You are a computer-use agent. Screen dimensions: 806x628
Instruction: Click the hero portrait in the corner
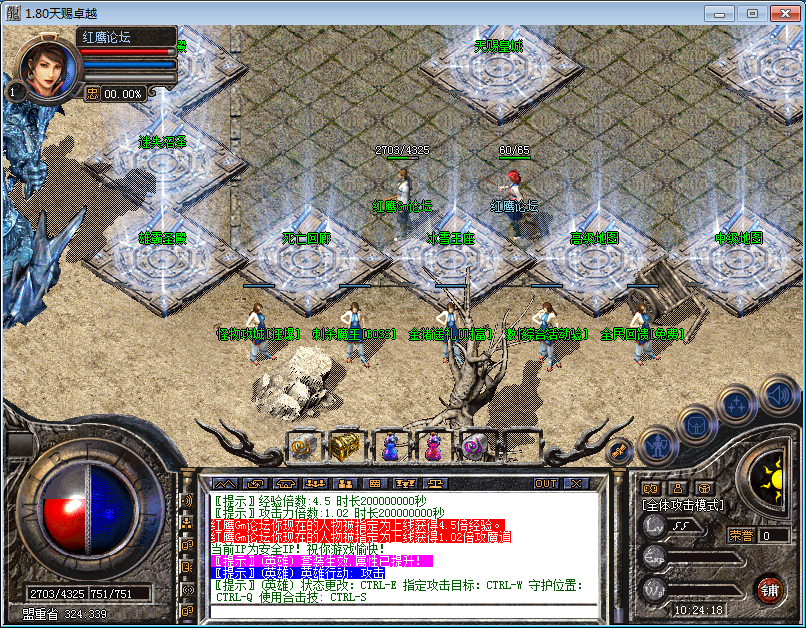coord(46,63)
